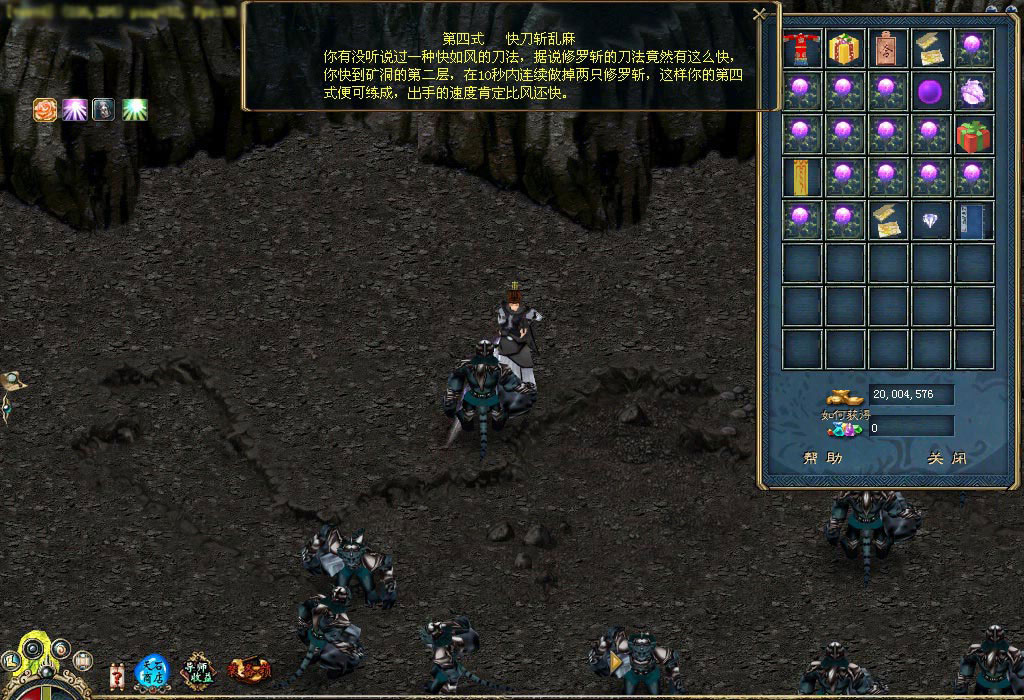Viewport: 1024px width, 700px height.
Task: Open inventory help via 帮助
Action: pyautogui.click(x=823, y=459)
